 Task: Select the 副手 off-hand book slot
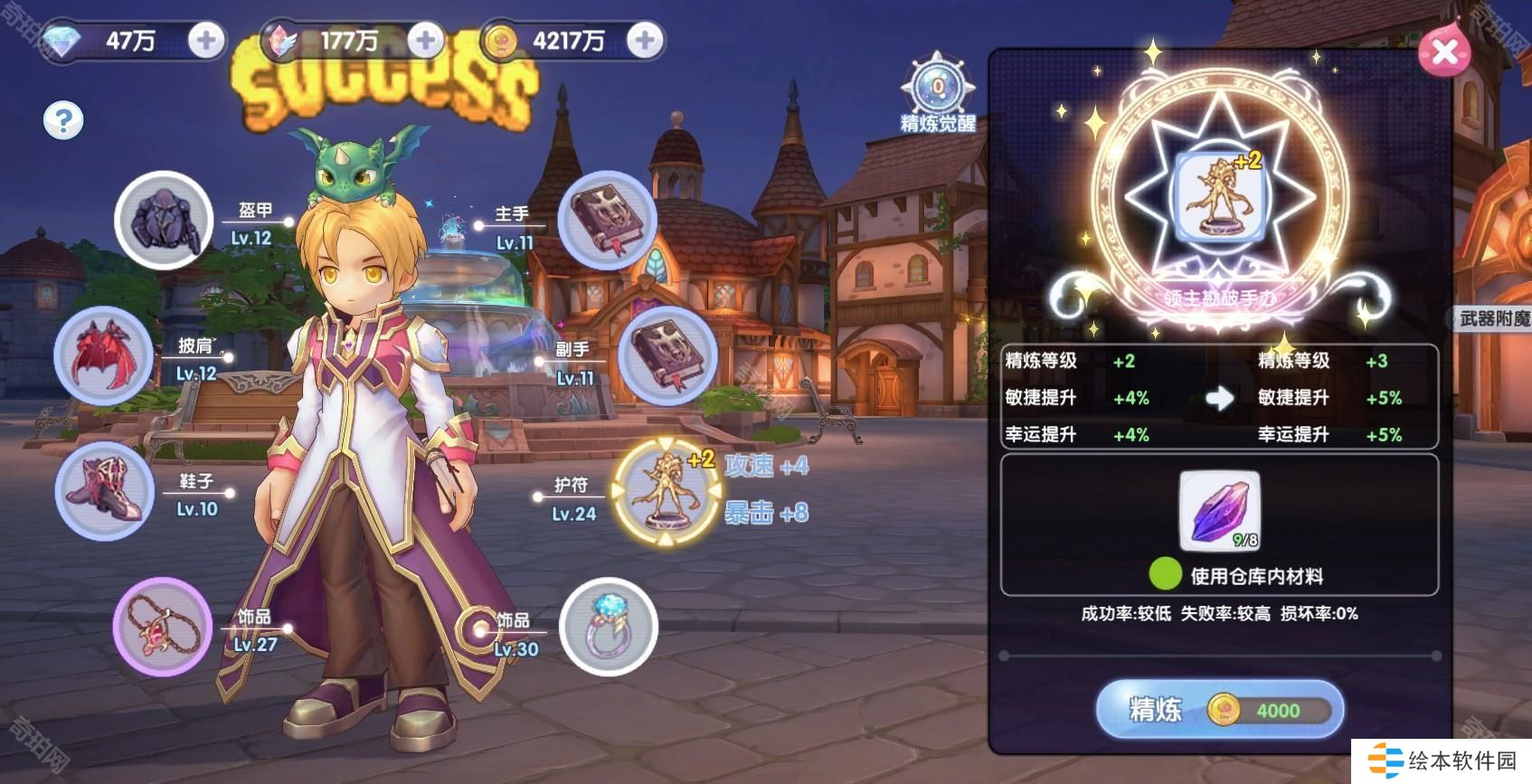coord(667,355)
